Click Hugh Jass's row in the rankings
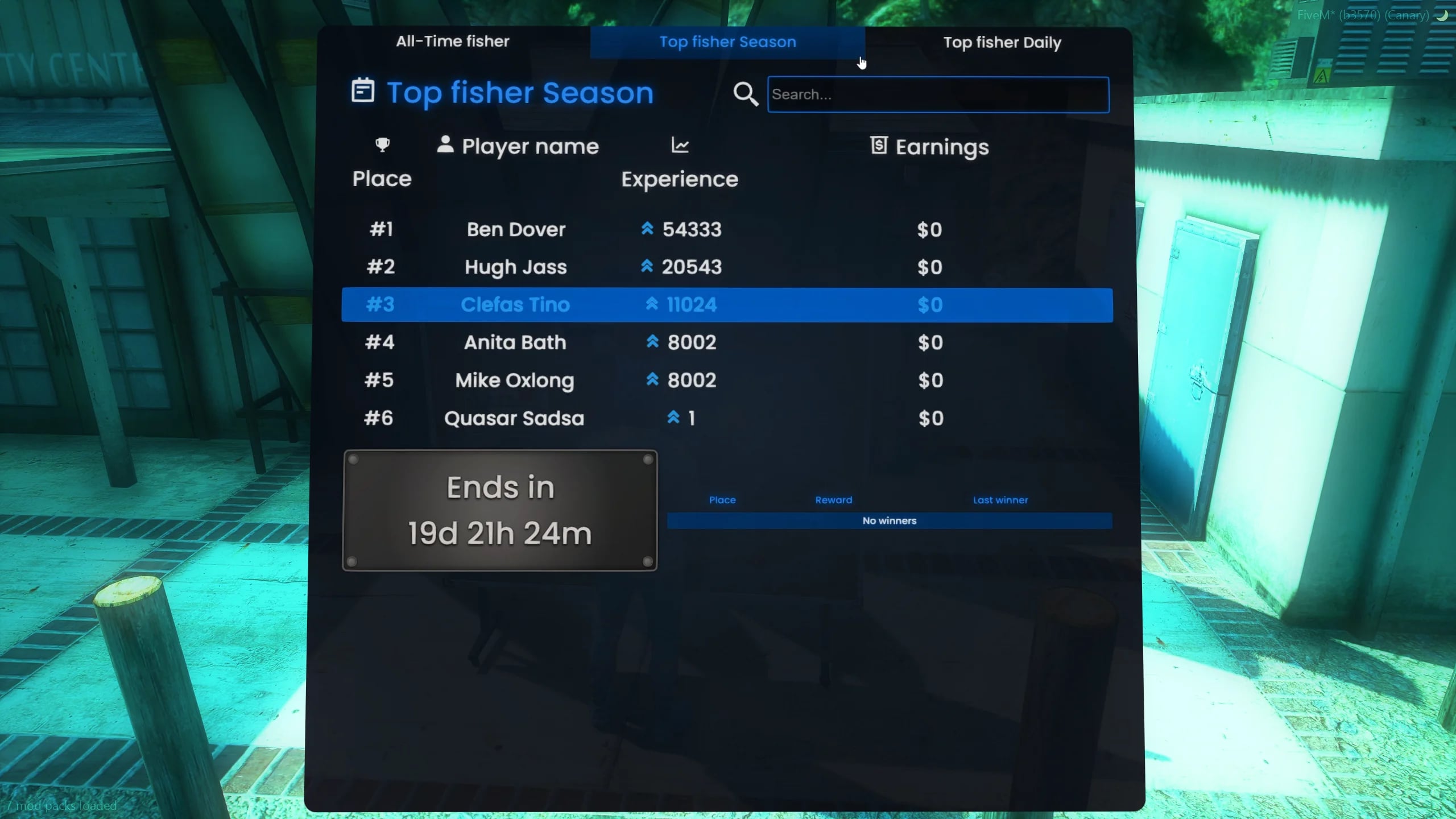This screenshot has height=819, width=1456. (x=515, y=267)
